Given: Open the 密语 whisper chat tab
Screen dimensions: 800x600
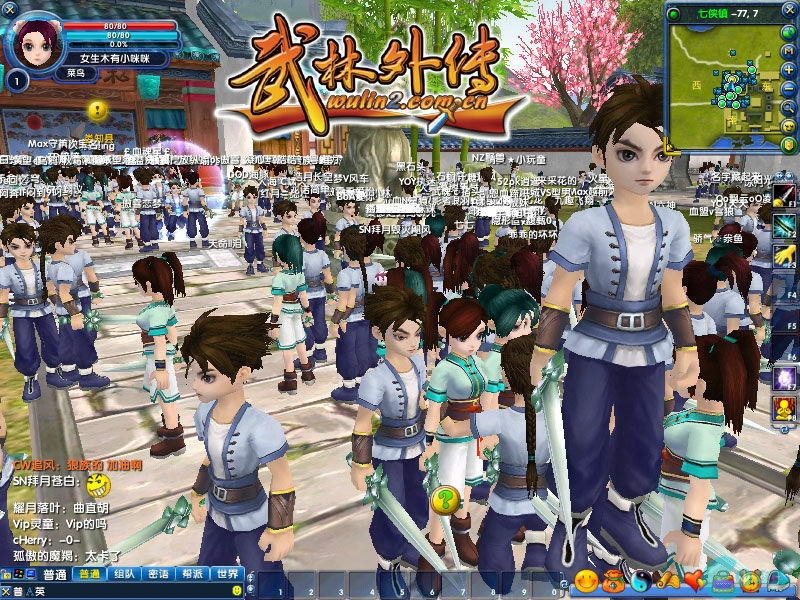Looking at the screenshot, I should tap(158, 574).
